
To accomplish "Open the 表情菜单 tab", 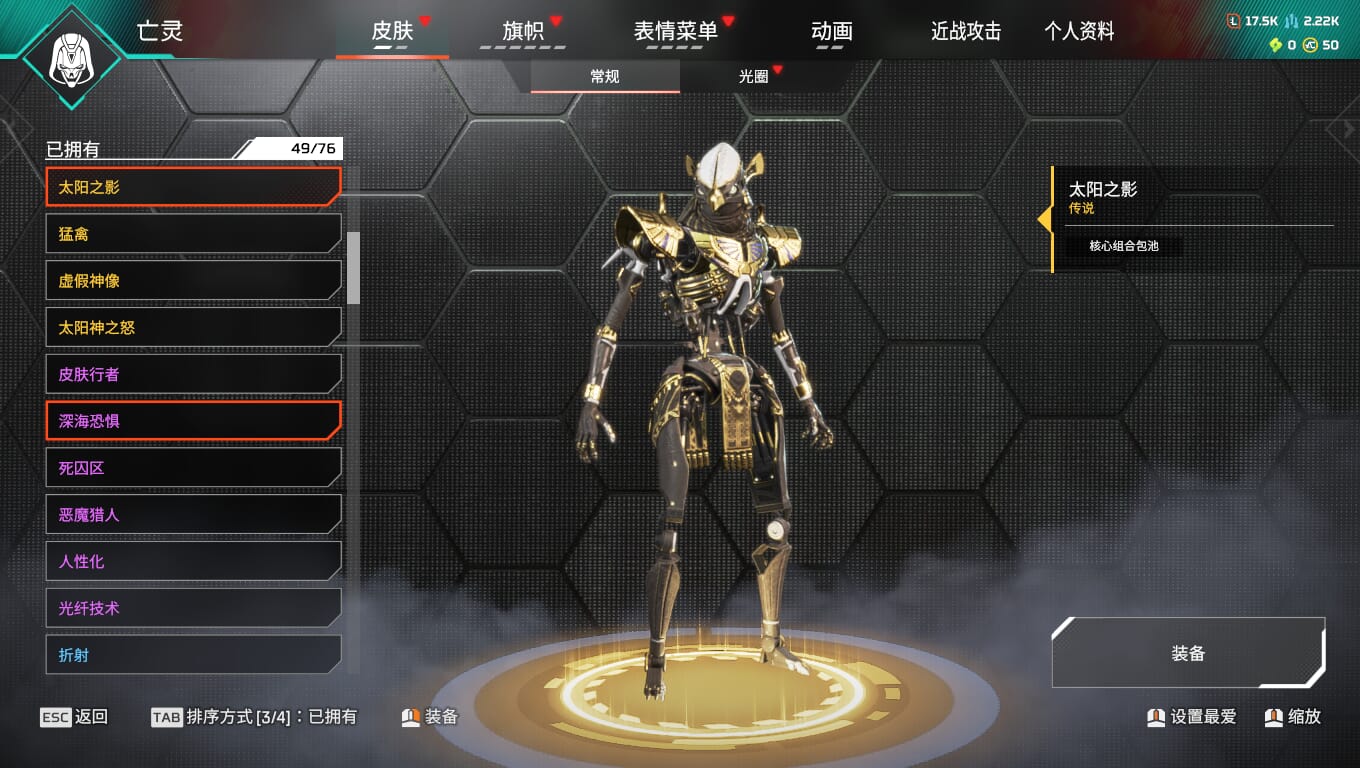I will click(676, 31).
